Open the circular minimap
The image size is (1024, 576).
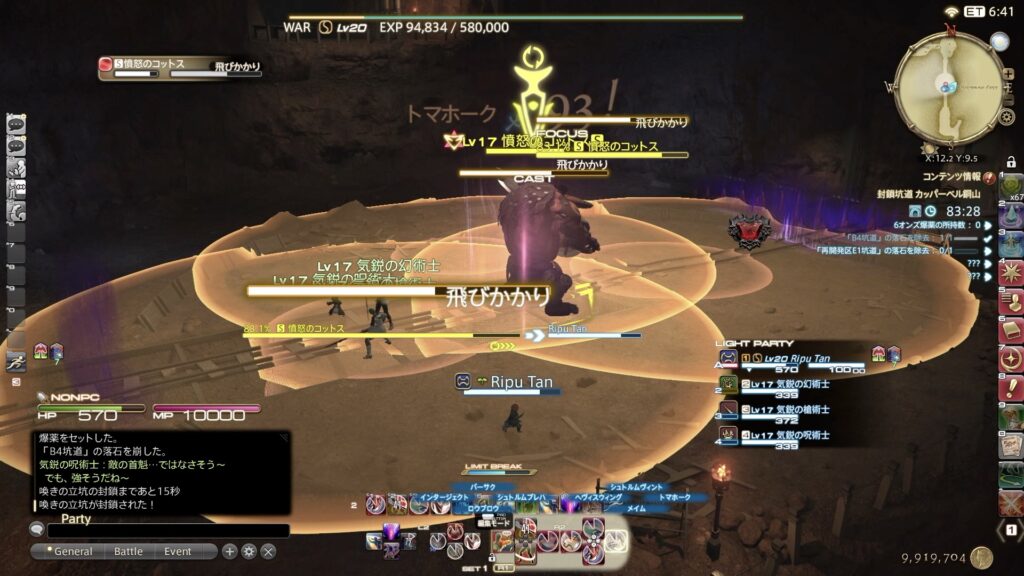click(947, 86)
